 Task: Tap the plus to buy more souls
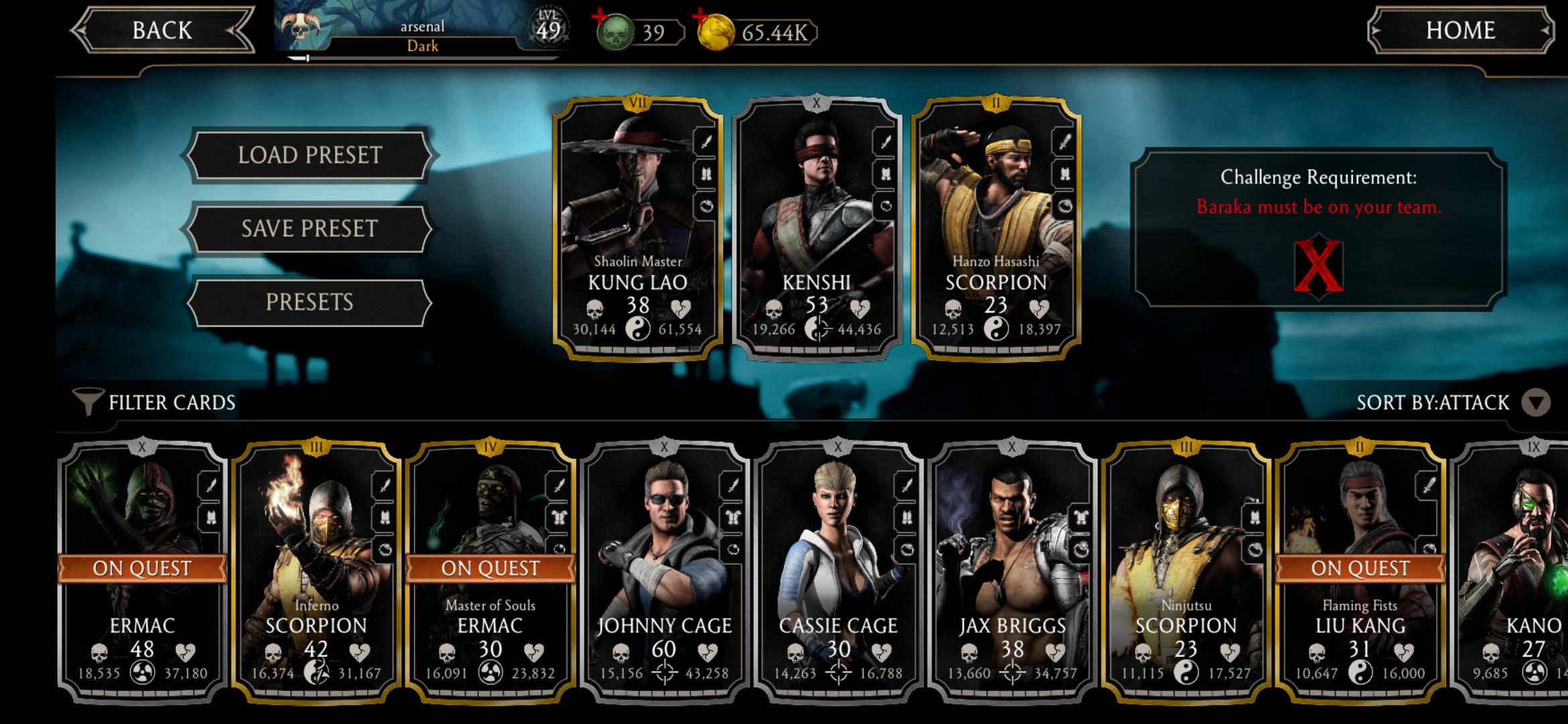[x=598, y=17]
